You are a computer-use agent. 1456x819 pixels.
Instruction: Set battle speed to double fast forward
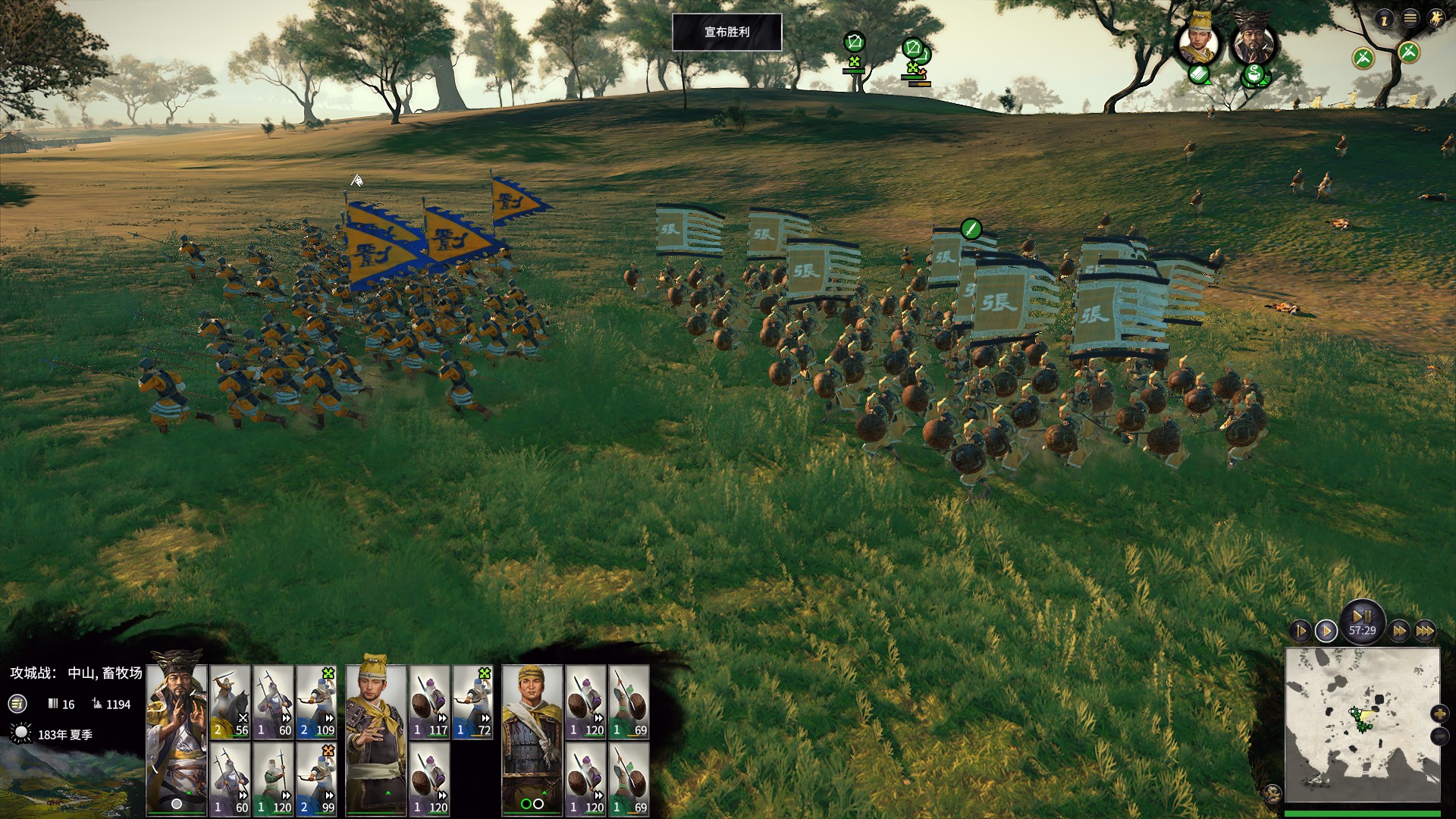tap(1399, 631)
